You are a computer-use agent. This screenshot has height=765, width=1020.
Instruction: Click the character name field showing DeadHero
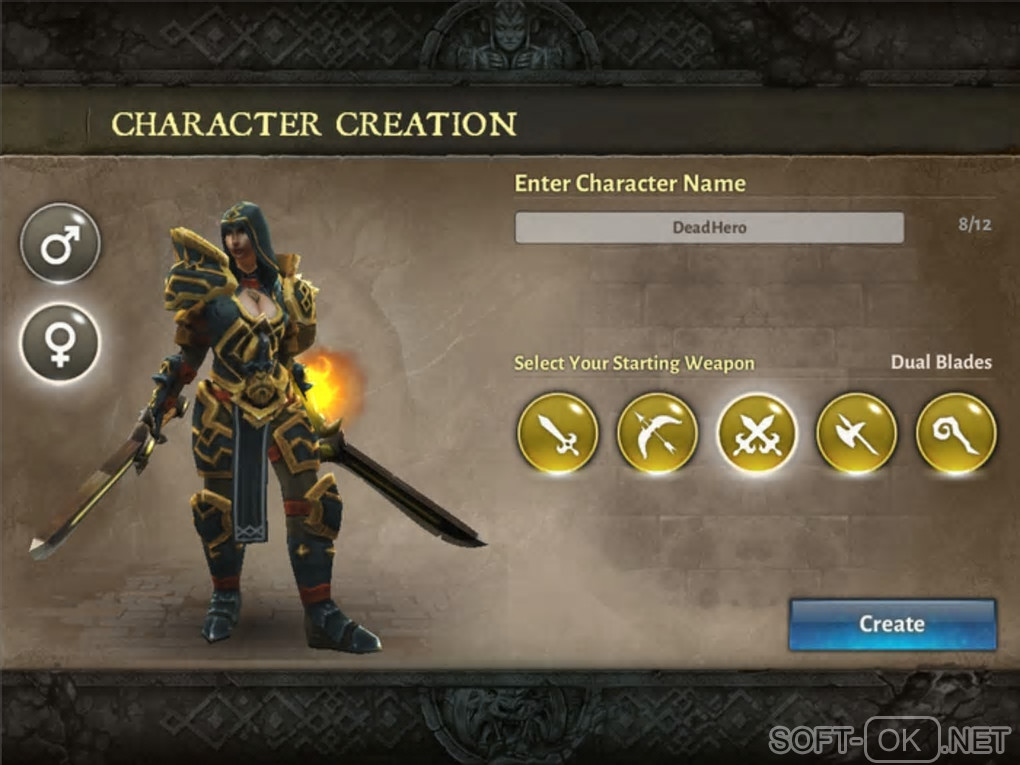709,227
